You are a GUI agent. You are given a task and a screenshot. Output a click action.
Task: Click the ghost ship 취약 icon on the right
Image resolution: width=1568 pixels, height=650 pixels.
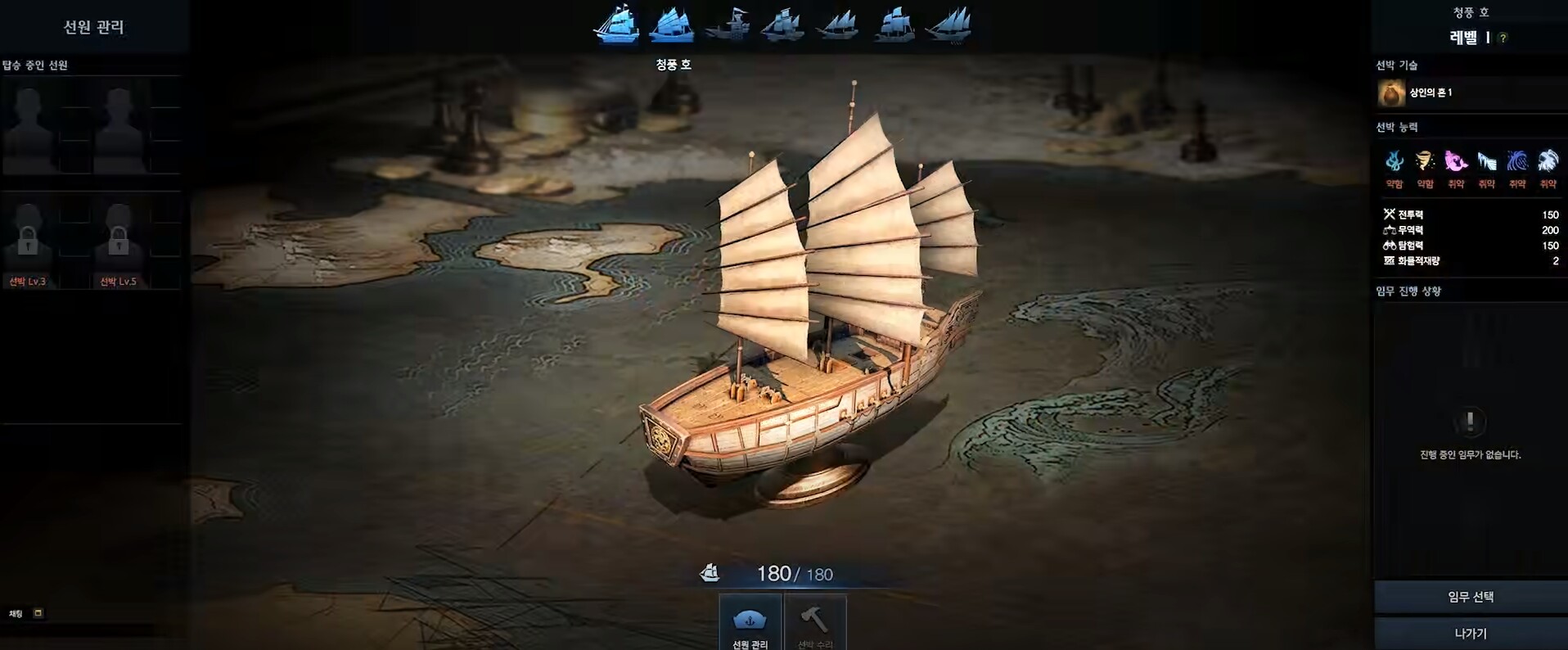pos(1548,161)
